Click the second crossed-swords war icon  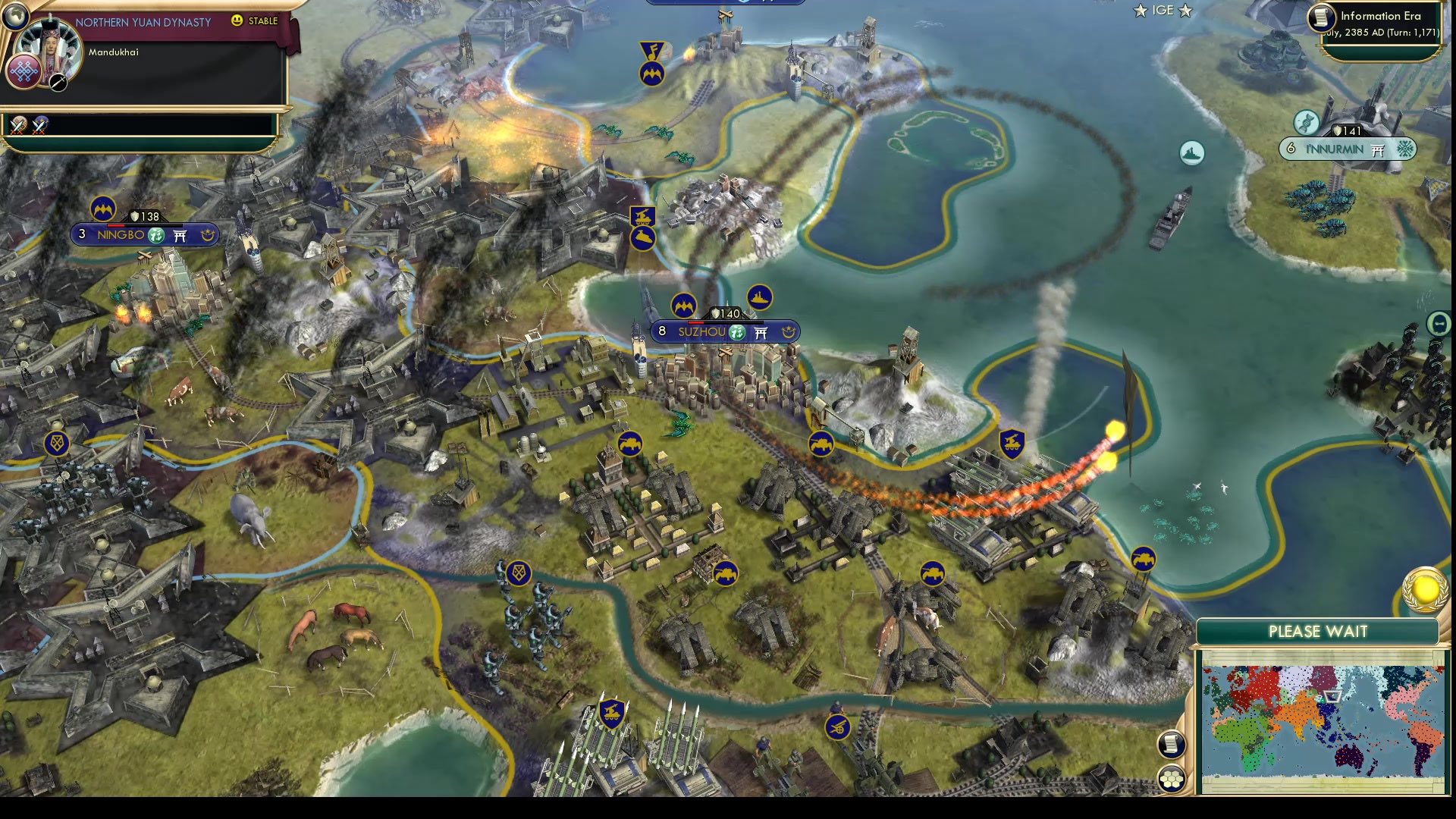pos(39,125)
